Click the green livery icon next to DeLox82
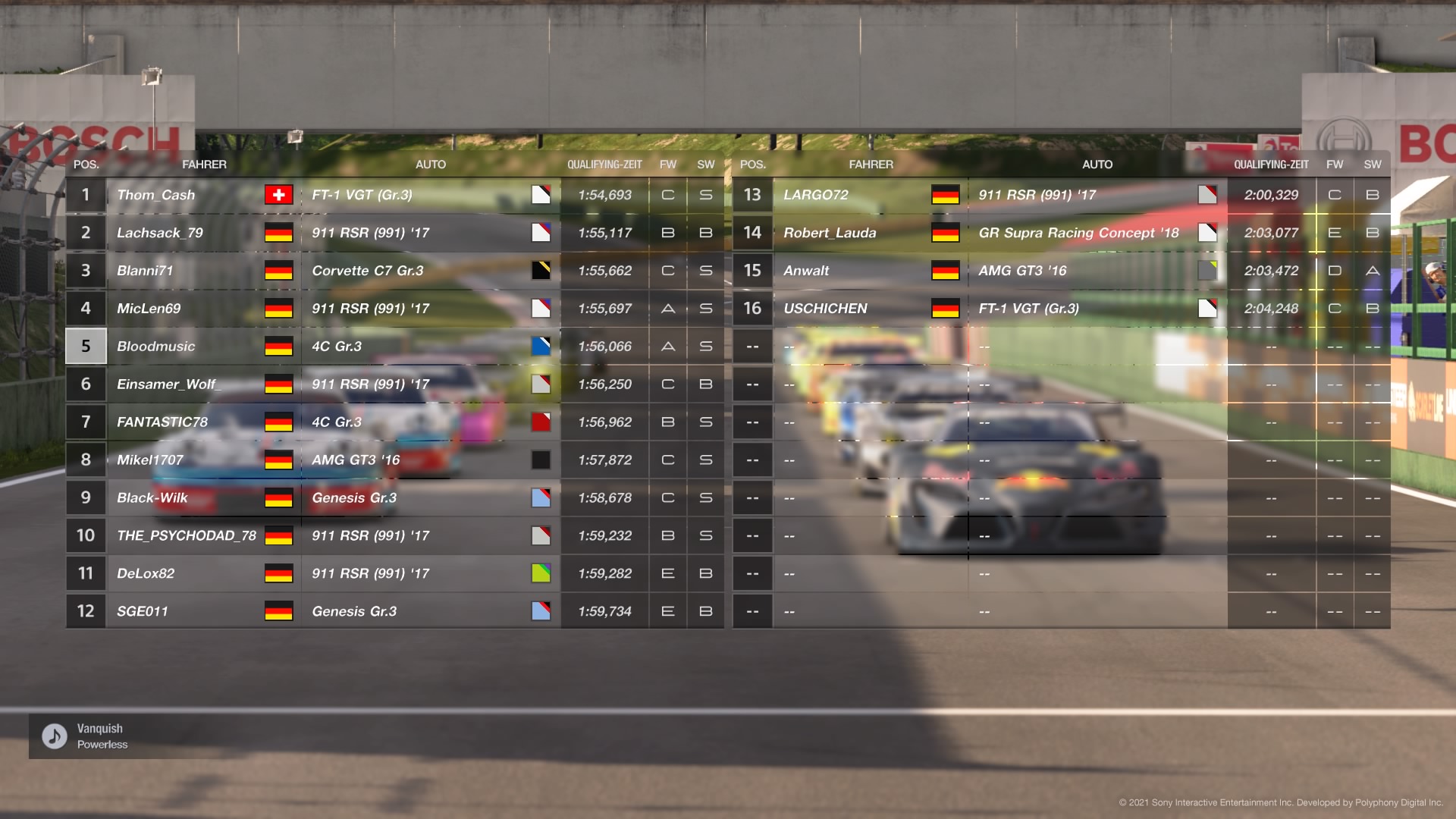Viewport: 1456px width, 819px height. (x=541, y=573)
